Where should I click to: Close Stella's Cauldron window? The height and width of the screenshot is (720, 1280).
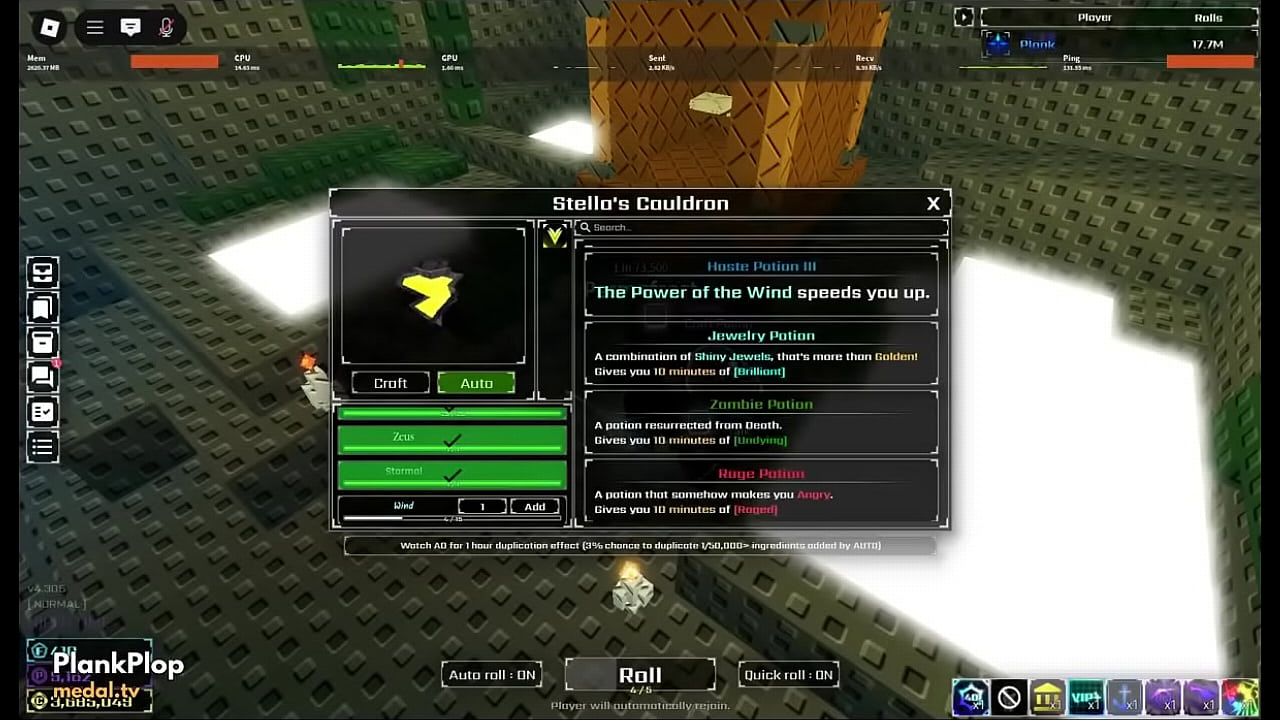pyautogui.click(x=933, y=204)
